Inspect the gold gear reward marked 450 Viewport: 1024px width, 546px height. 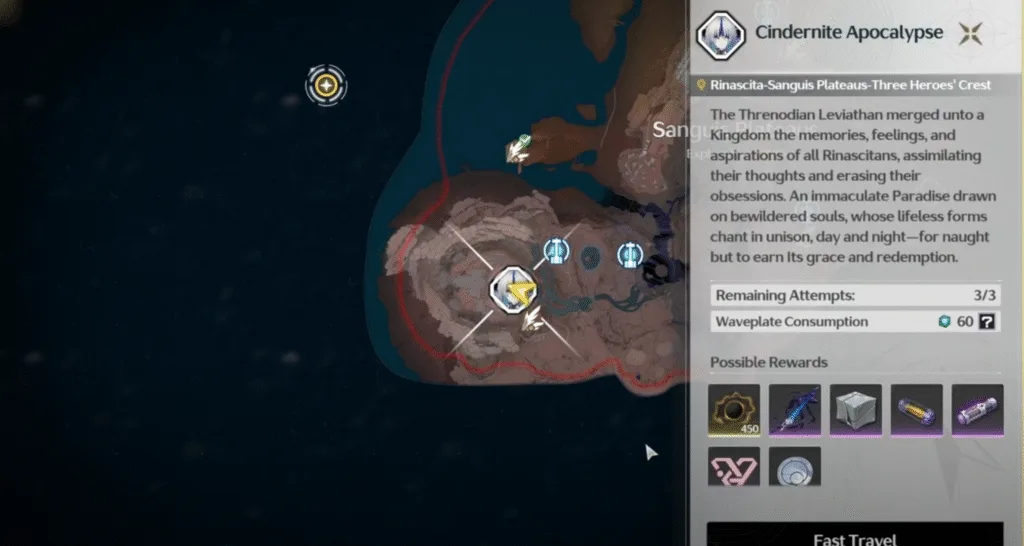[x=734, y=410]
